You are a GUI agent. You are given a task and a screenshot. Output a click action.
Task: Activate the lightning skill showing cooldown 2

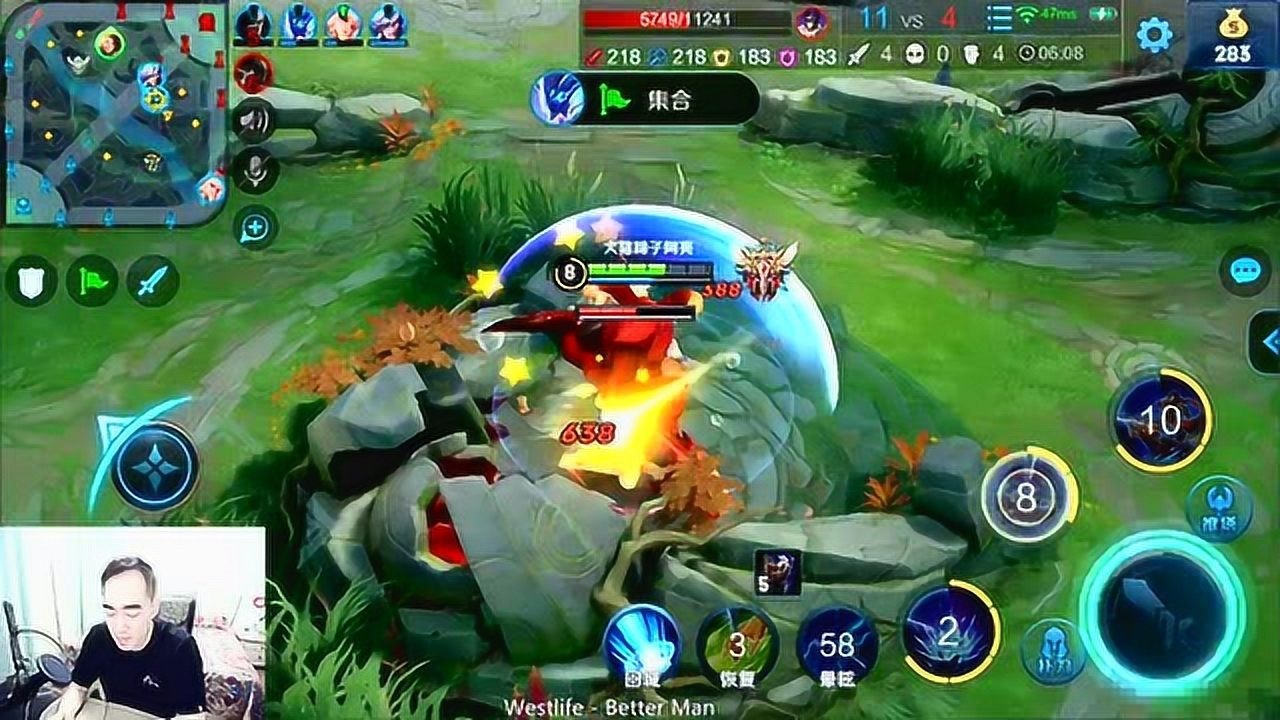948,632
